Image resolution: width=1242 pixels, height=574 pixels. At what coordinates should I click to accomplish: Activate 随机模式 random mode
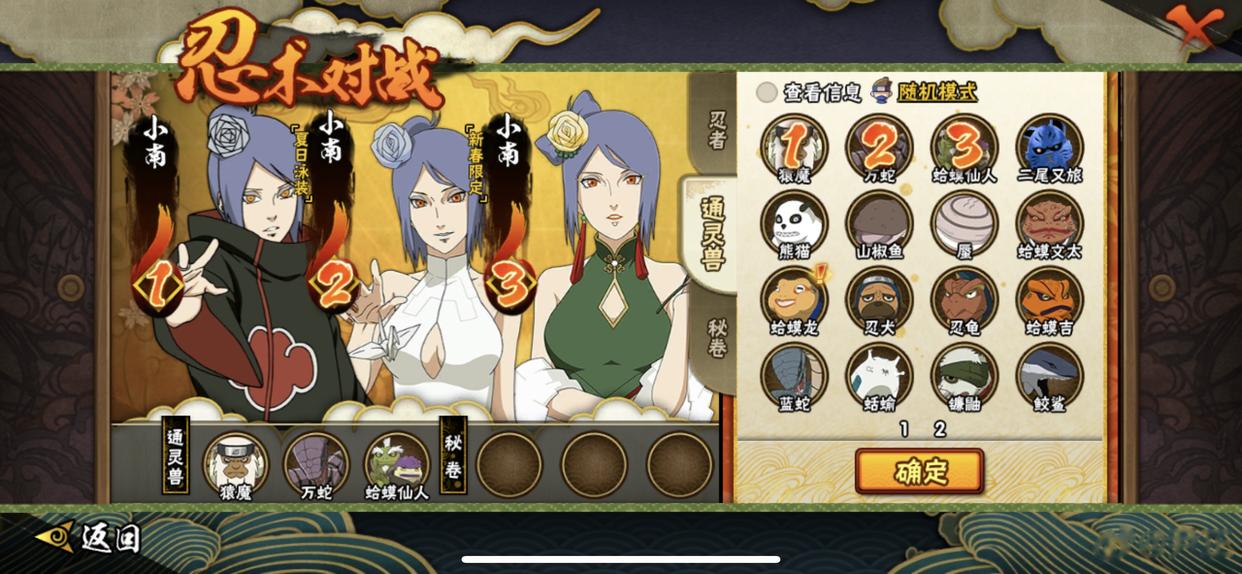click(x=925, y=92)
